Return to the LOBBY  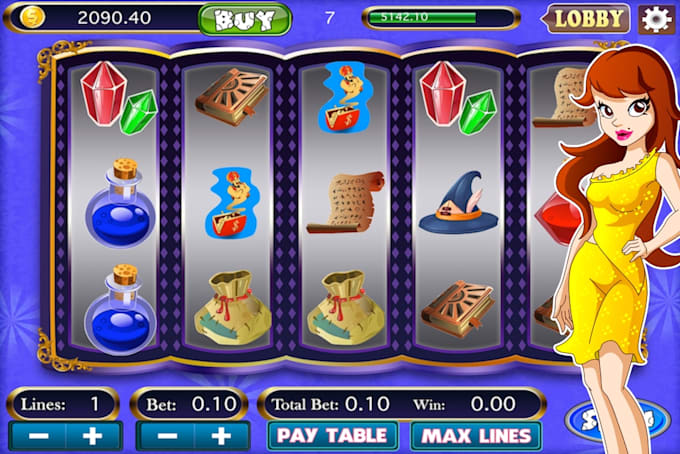(588, 18)
